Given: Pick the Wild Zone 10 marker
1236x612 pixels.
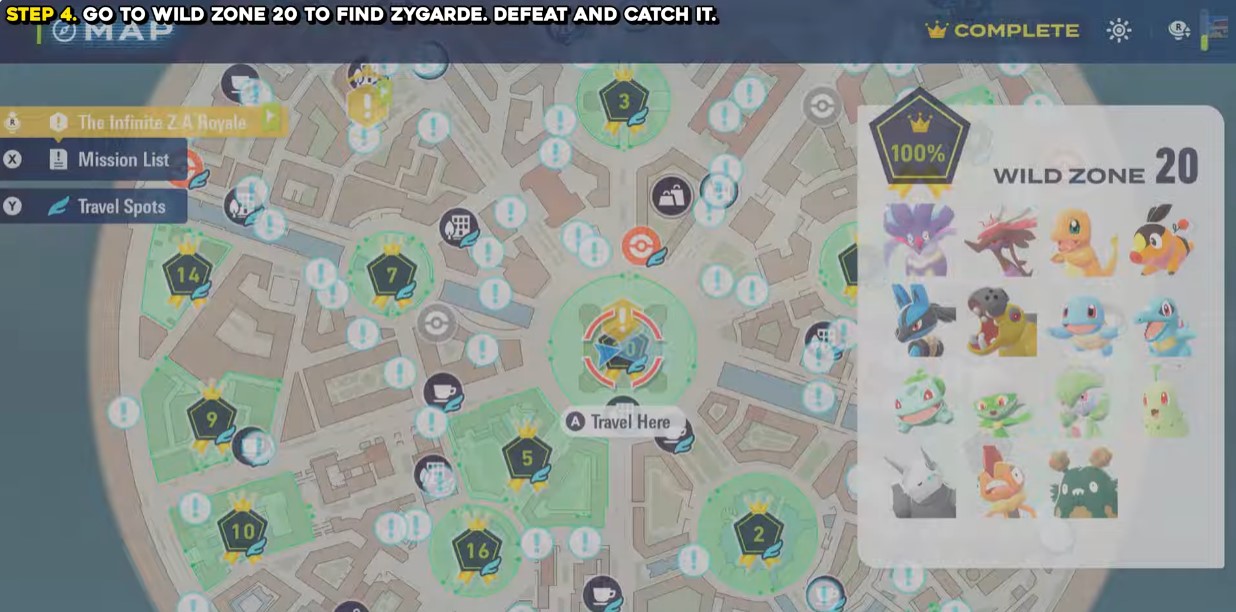Looking at the screenshot, I should [x=242, y=532].
